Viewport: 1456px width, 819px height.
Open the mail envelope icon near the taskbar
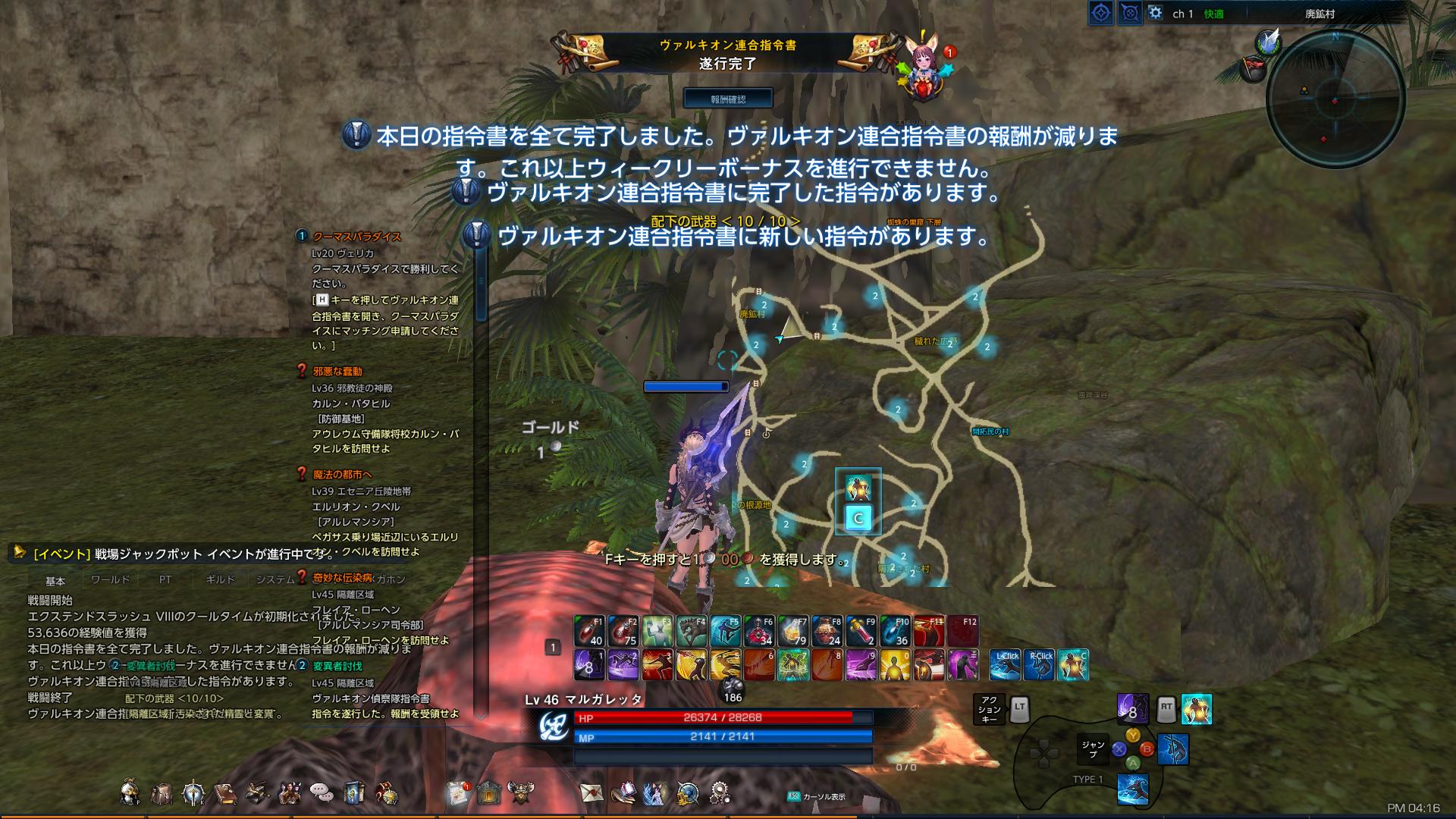591,792
